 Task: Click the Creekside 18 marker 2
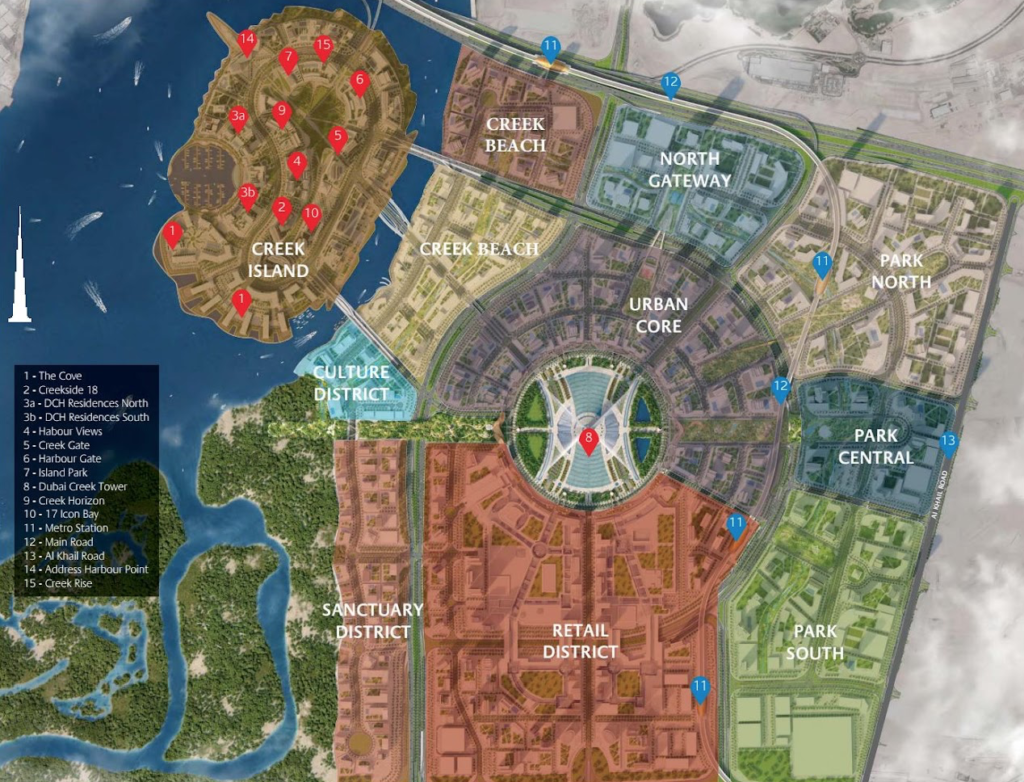tap(282, 208)
